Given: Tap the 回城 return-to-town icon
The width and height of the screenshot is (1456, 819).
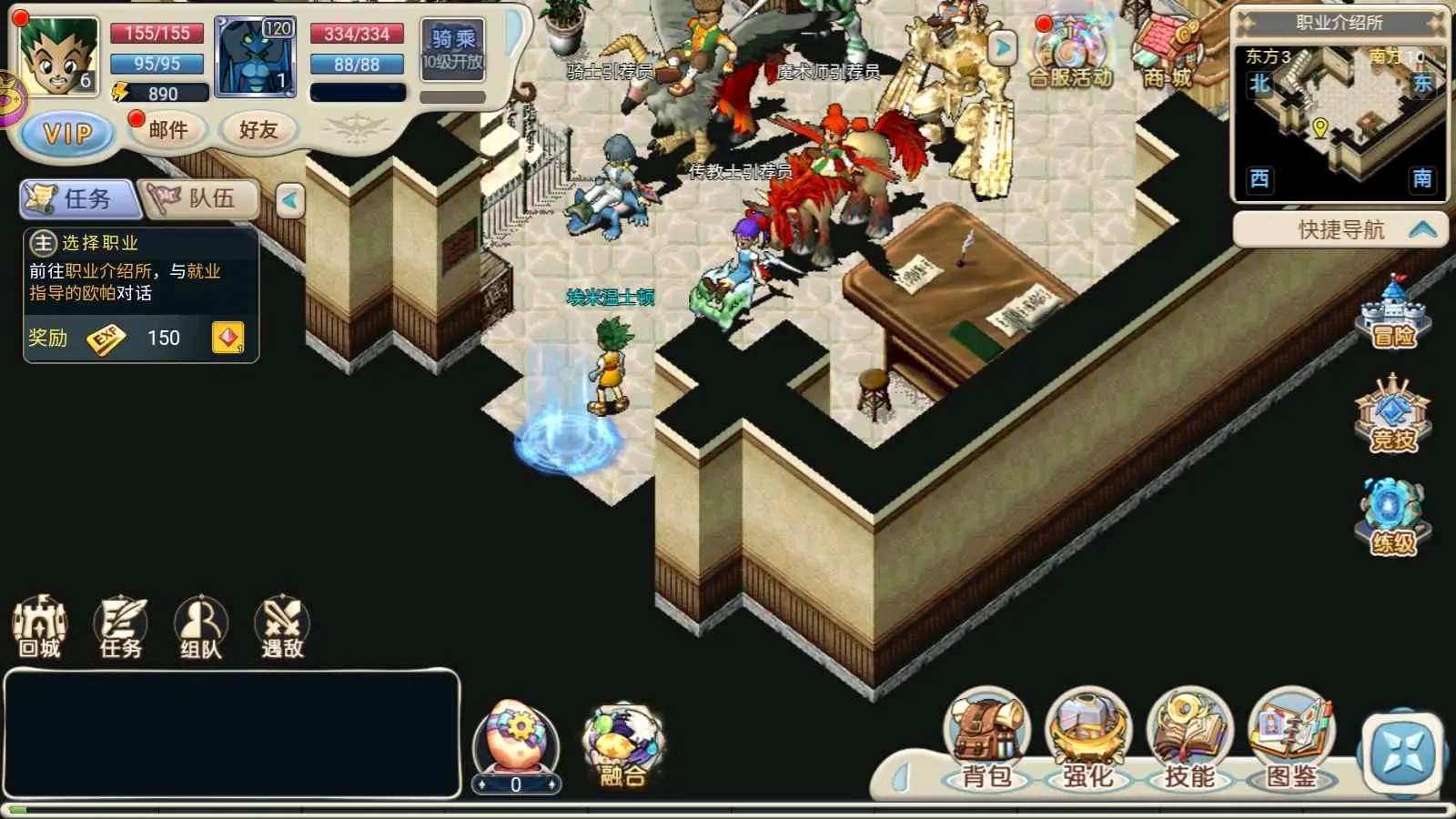Looking at the screenshot, I should [x=39, y=626].
